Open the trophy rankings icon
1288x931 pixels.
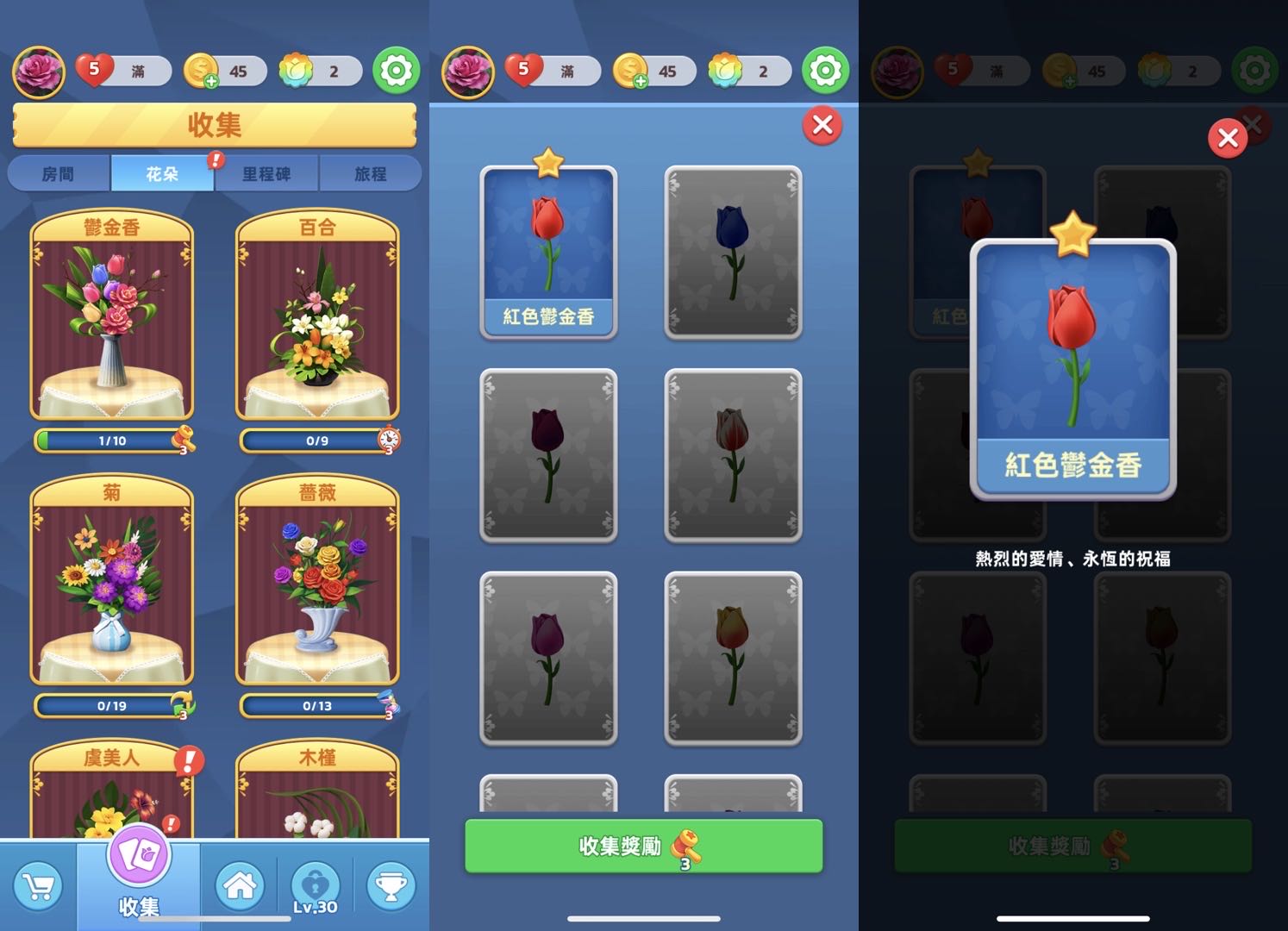pyautogui.click(x=391, y=886)
